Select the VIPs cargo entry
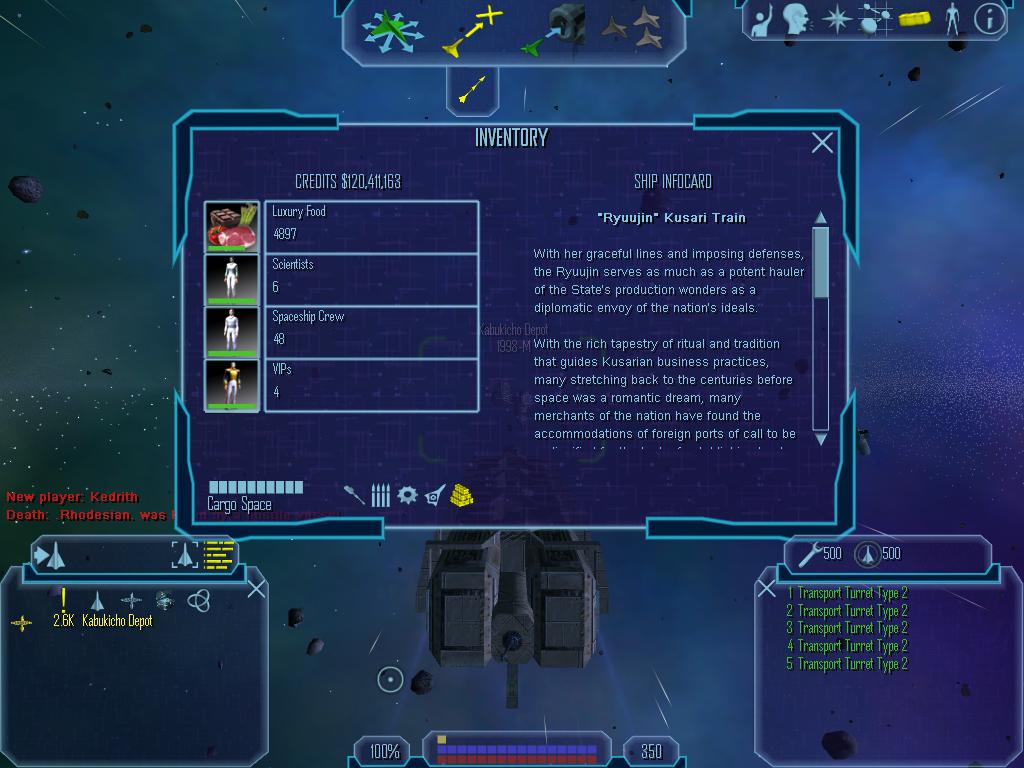The width and height of the screenshot is (1024, 768). point(371,384)
